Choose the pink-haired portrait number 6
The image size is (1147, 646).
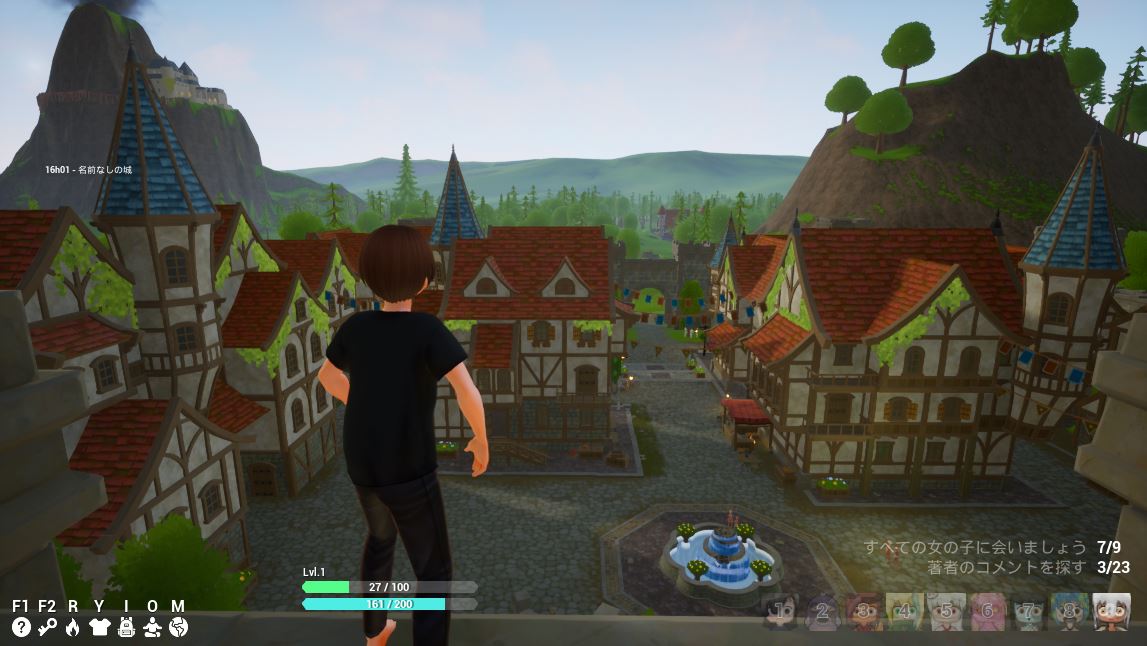(x=987, y=611)
